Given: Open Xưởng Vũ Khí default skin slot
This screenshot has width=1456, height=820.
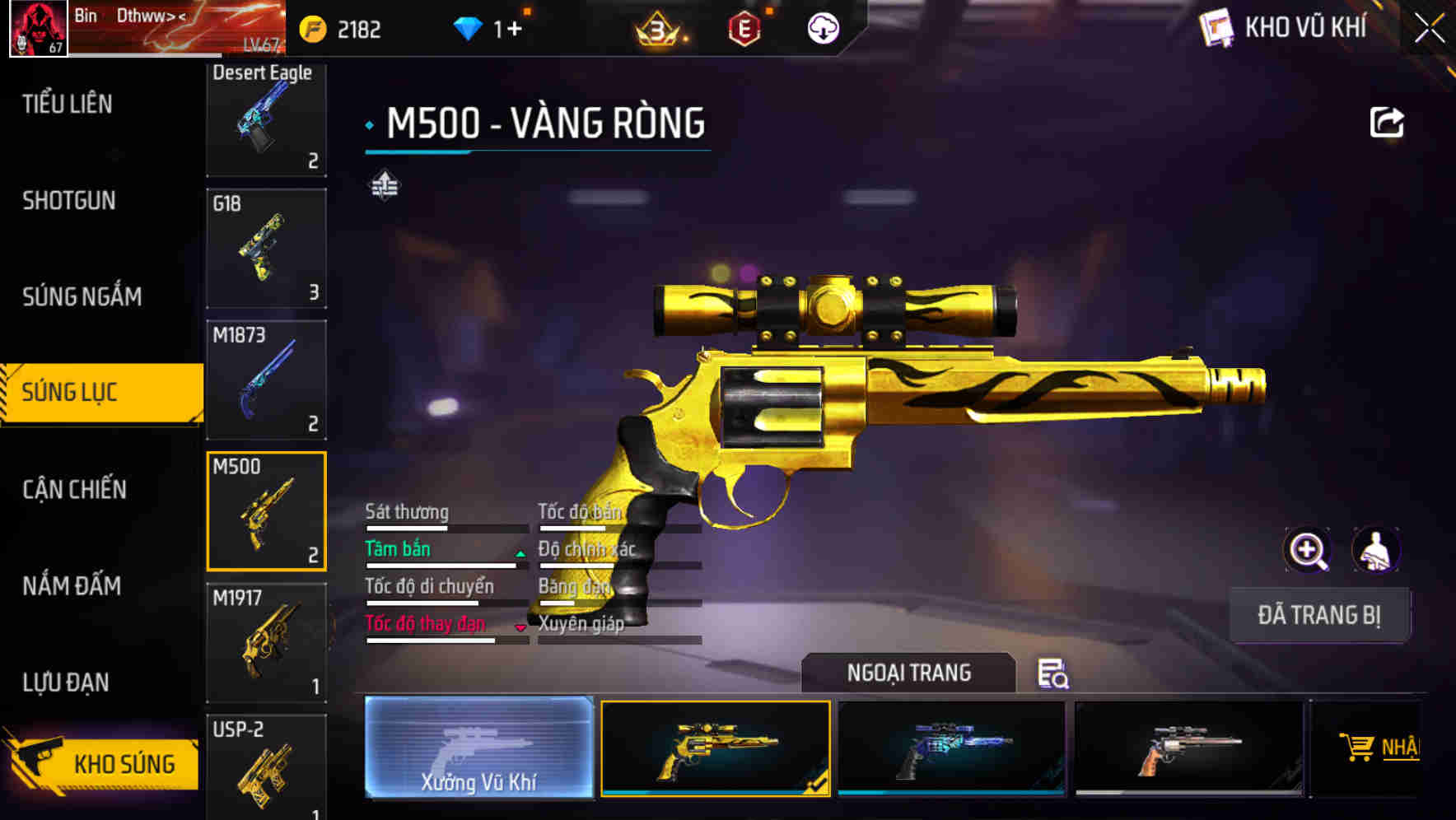Looking at the screenshot, I should (x=479, y=748).
